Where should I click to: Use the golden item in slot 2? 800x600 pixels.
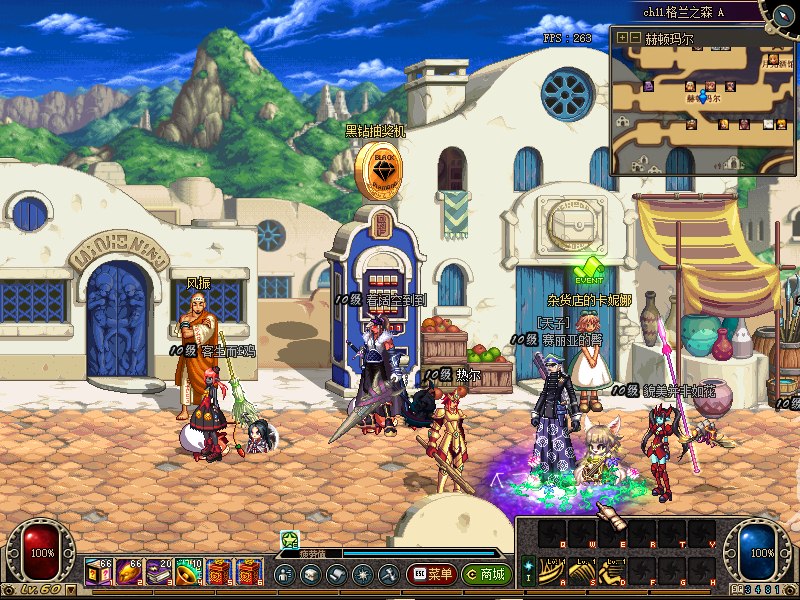(x=129, y=572)
